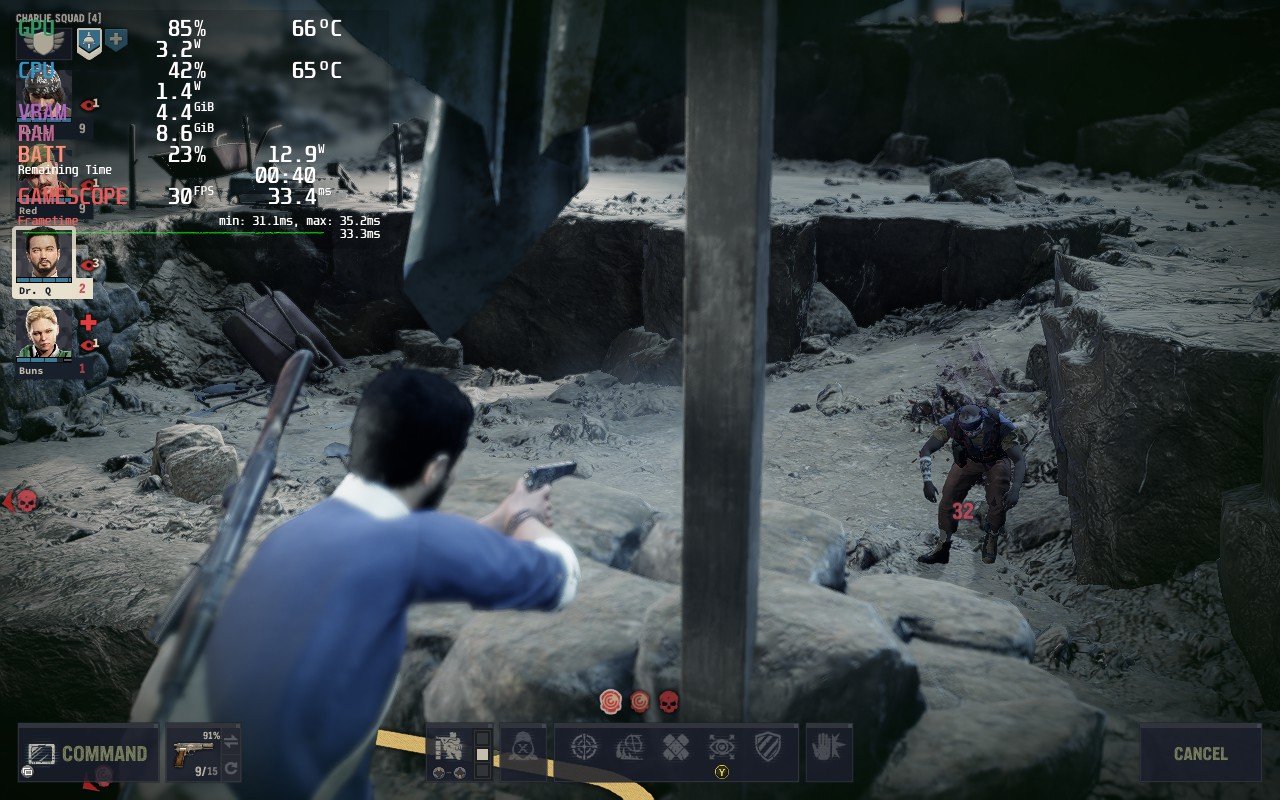
Task: Choose the bright red target body part
Action: pyautogui.click(x=610, y=701)
